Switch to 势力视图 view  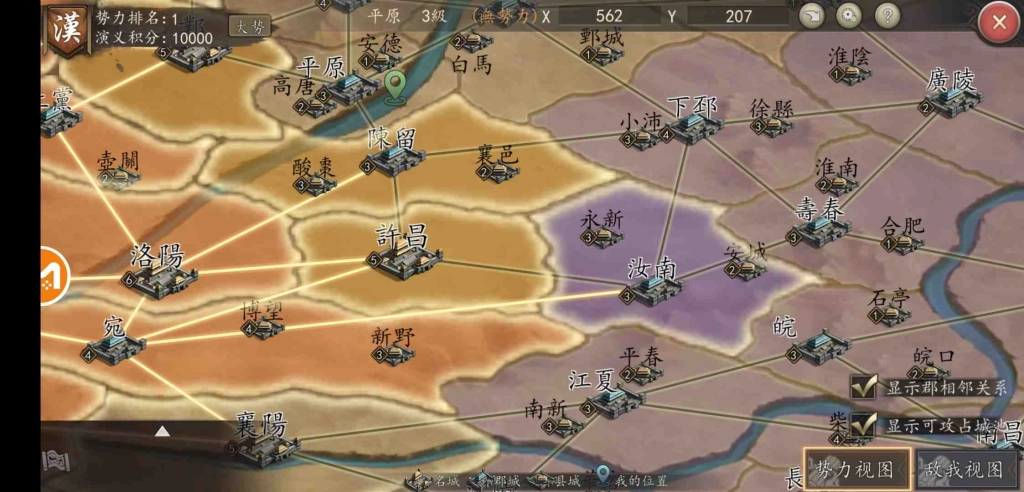(857, 469)
